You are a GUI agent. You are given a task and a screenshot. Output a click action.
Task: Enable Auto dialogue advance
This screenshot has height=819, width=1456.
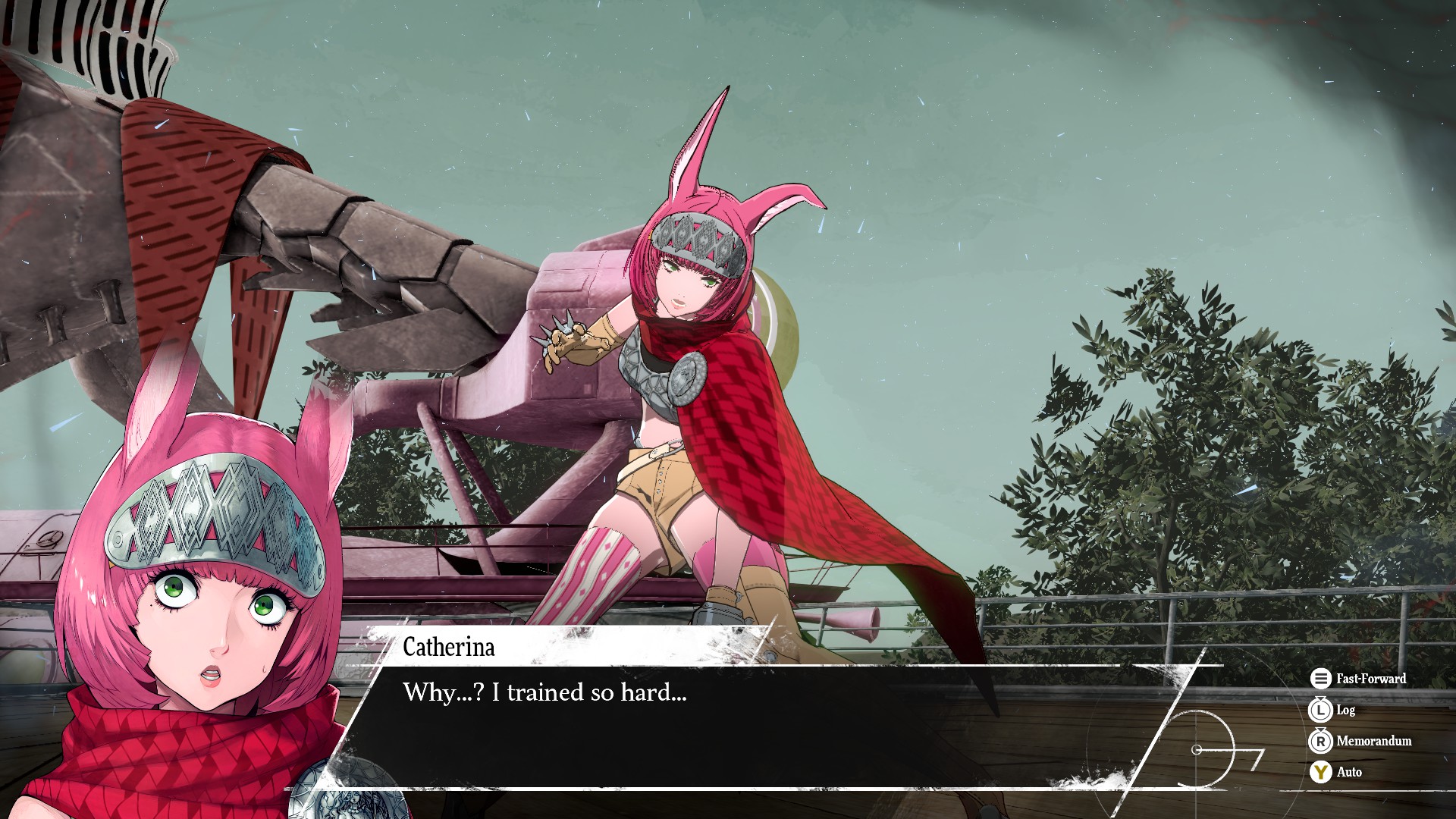(1336, 772)
